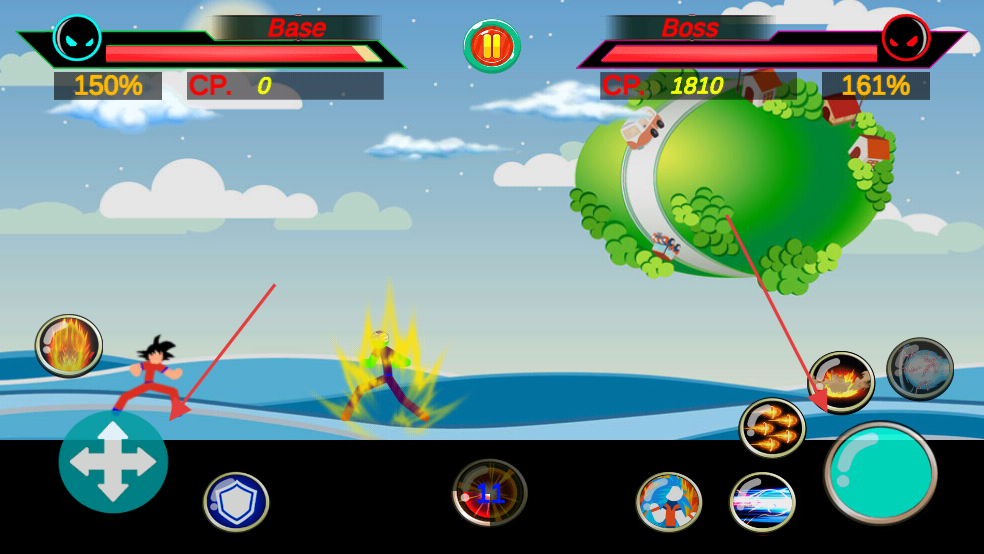Image resolution: width=984 pixels, height=554 pixels.
Task: Tap the four-arrow movement pad
Action: point(113,461)
